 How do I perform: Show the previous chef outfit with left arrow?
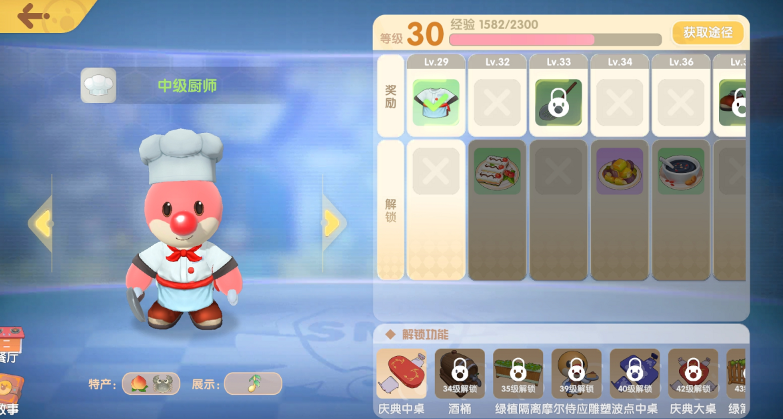(x=41, y=222)
